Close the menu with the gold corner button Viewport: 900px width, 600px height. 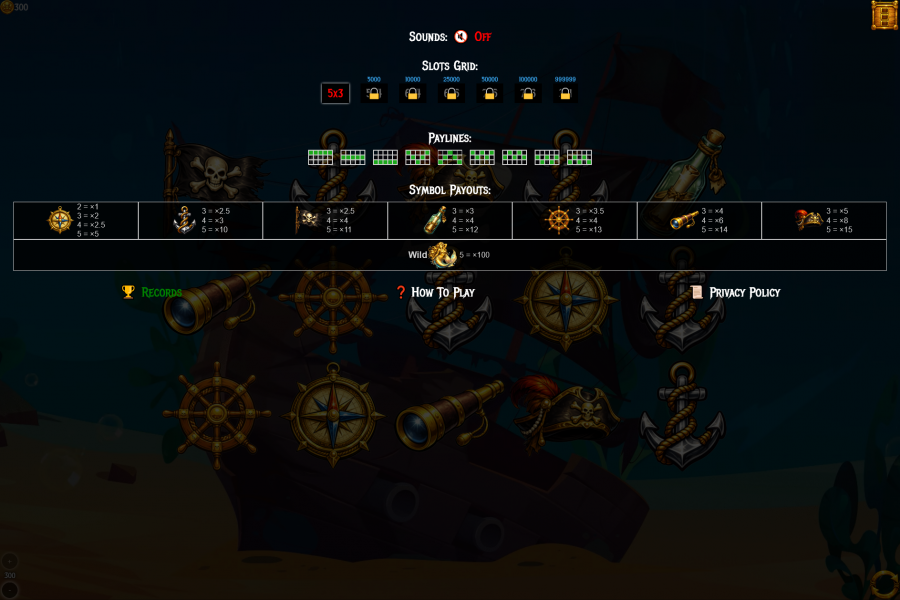(883, 16)
